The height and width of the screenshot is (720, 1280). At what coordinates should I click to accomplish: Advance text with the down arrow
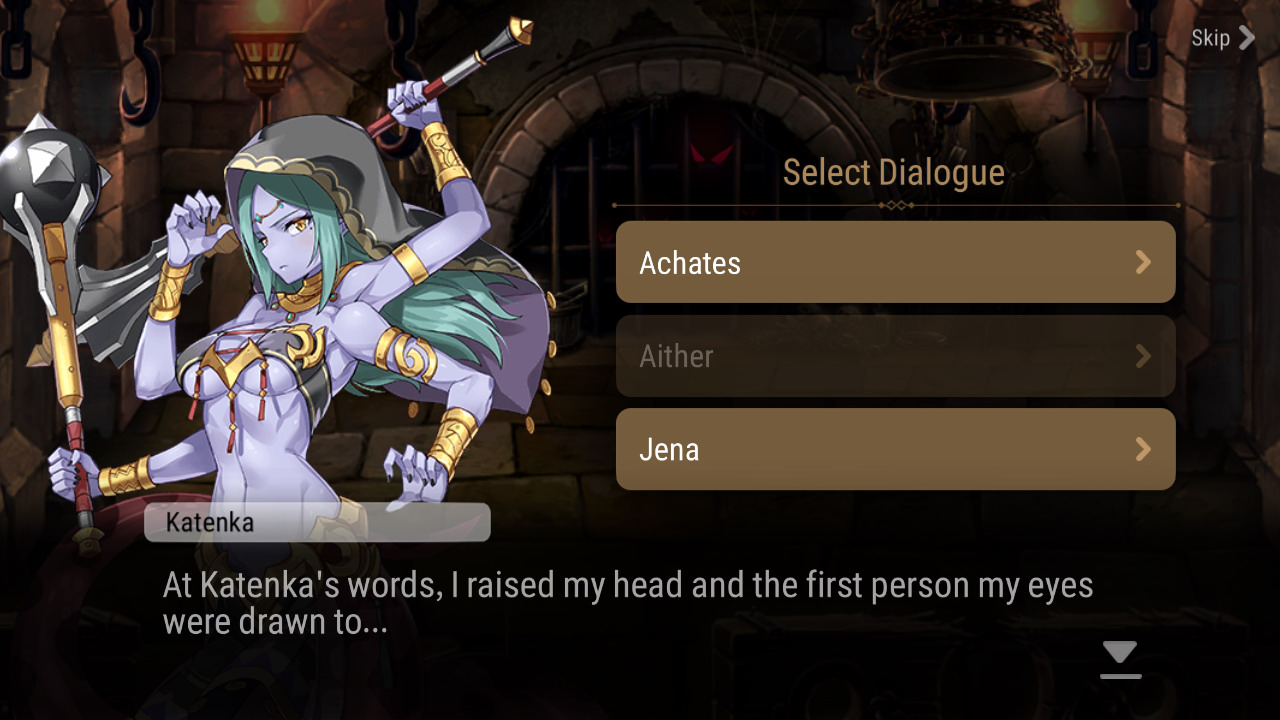click(1120, 659)
